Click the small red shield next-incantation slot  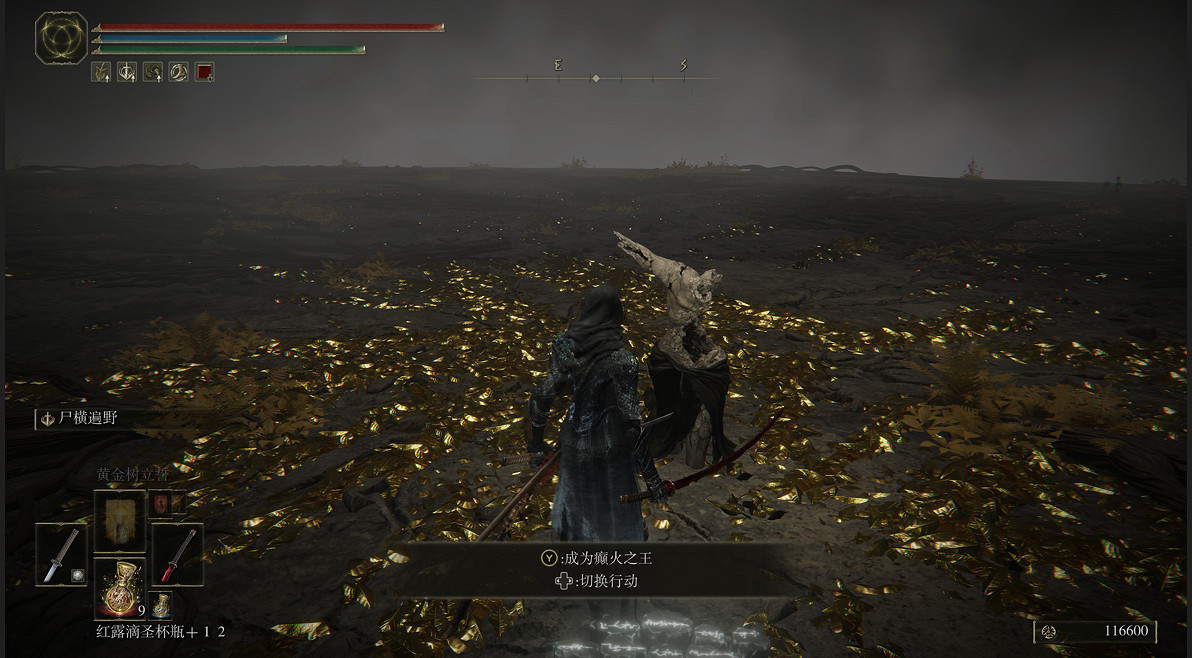click(161, 504)
